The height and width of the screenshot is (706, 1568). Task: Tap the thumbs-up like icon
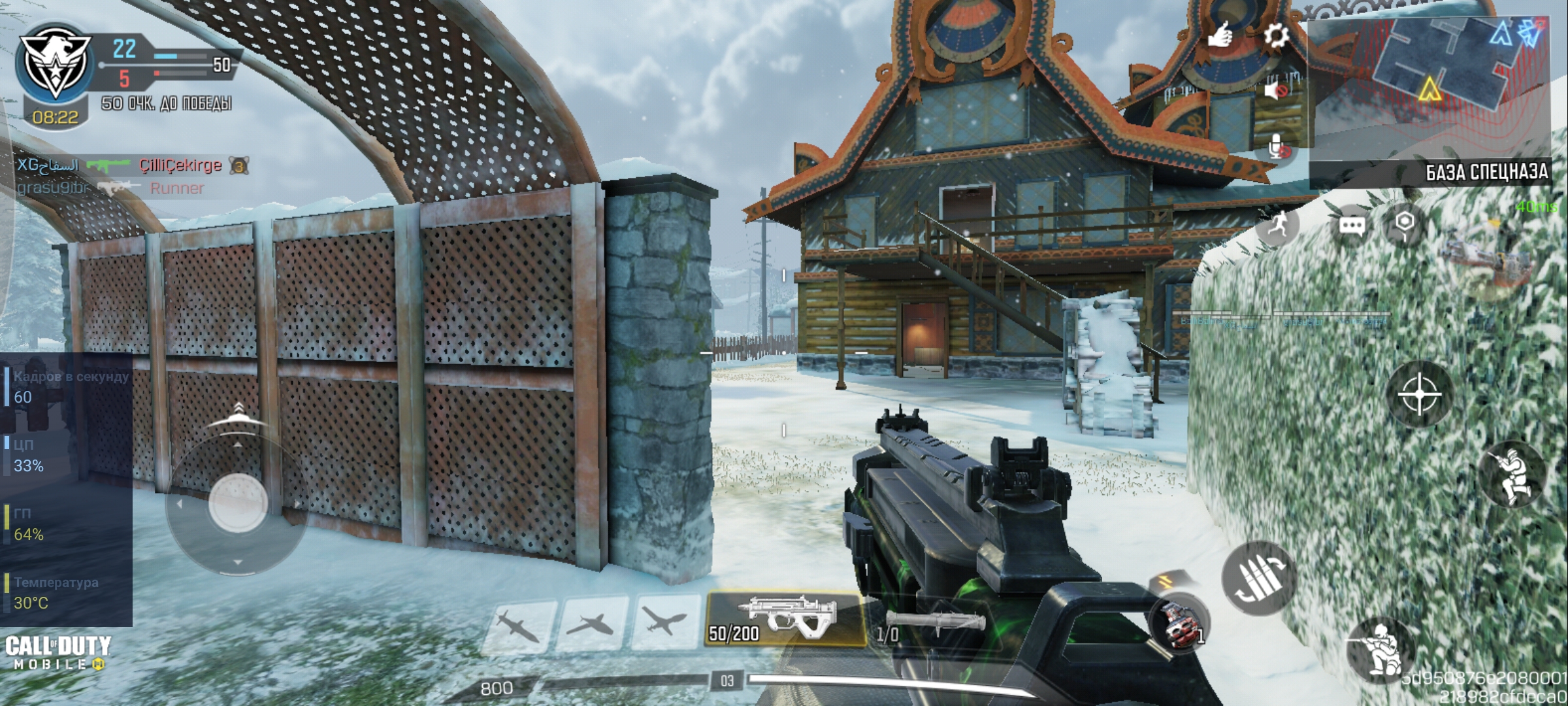1219,35
